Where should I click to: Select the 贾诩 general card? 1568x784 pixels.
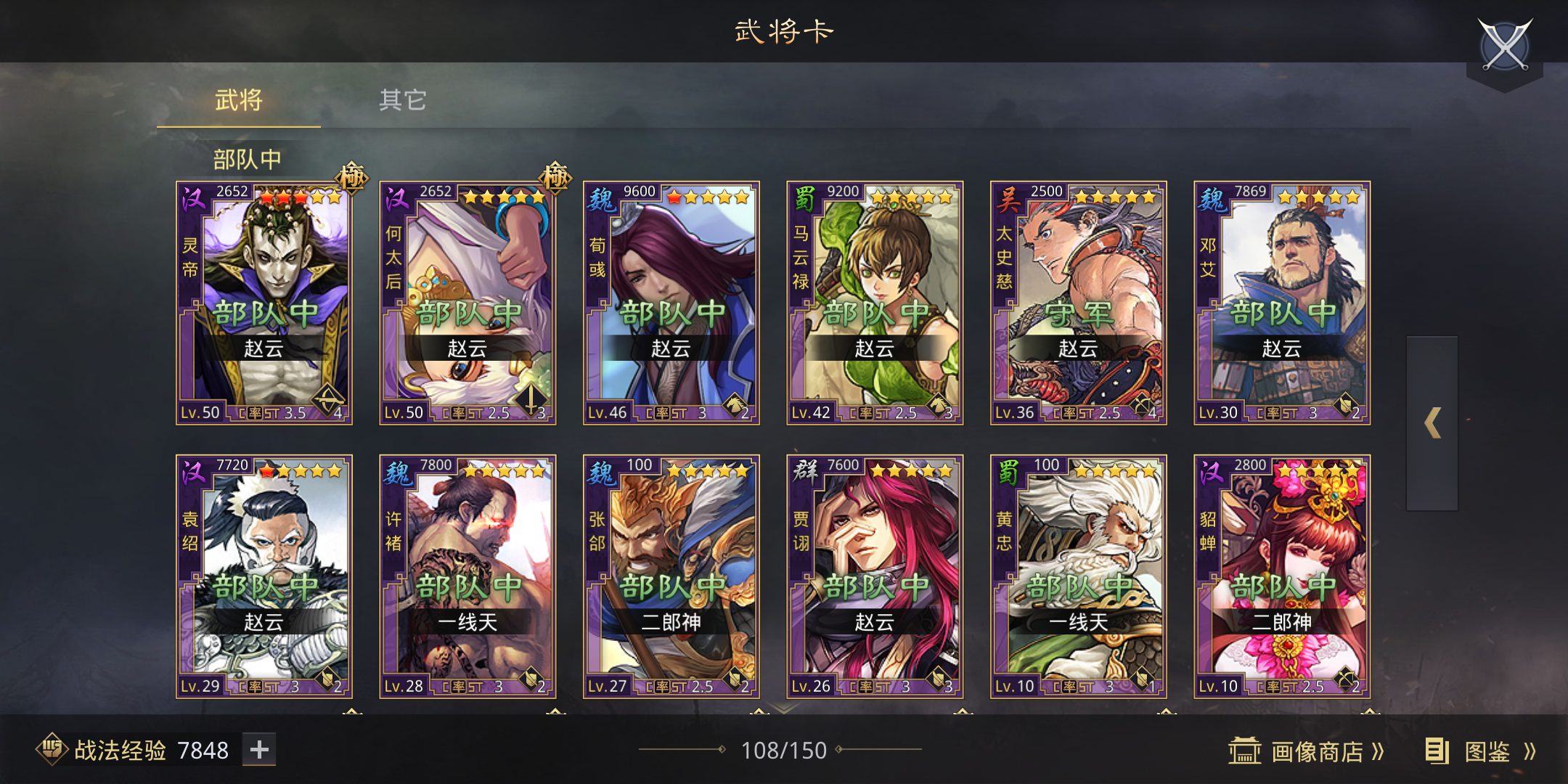pyautogui.click(x=875, y=577)
